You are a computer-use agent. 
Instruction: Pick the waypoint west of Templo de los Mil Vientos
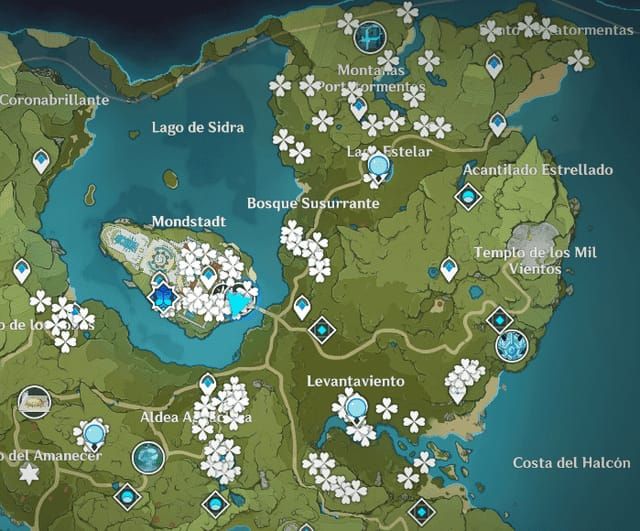coord(449,268)
